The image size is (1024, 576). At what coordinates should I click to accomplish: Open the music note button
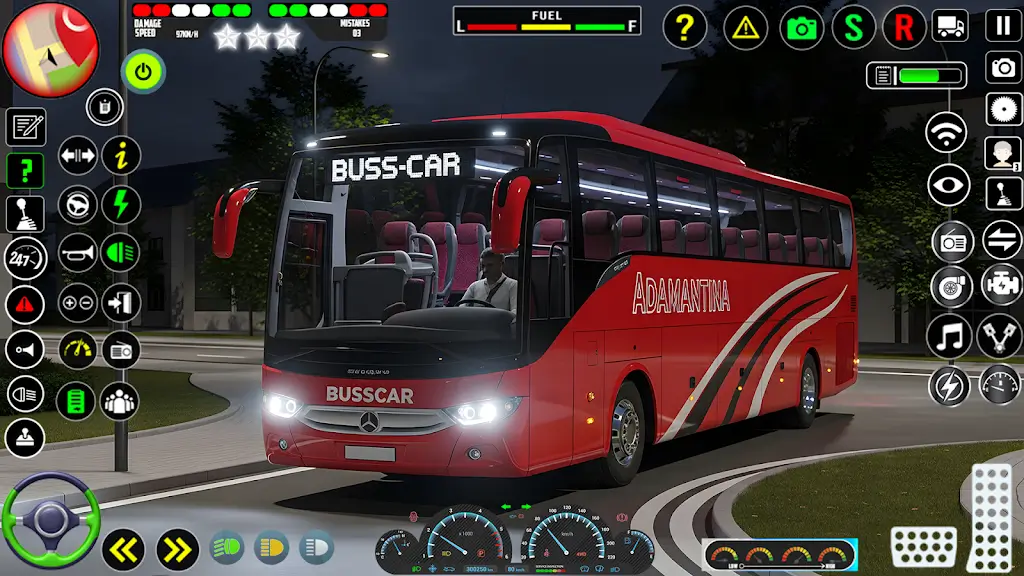947,336
